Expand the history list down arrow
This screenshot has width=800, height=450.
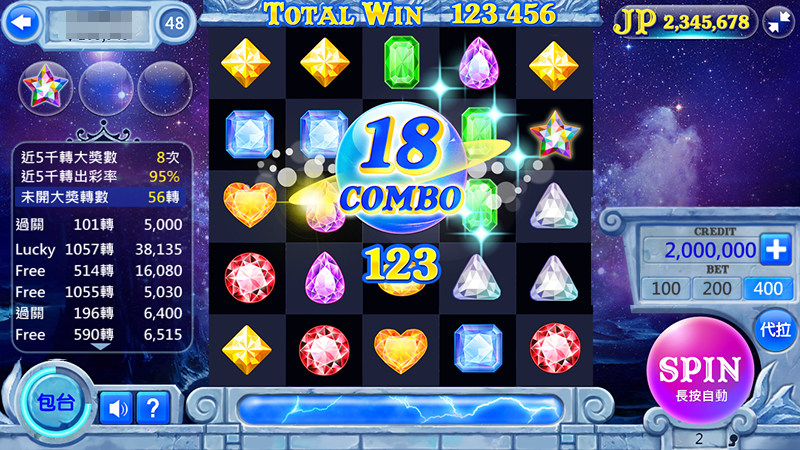[x=101, y=346]
